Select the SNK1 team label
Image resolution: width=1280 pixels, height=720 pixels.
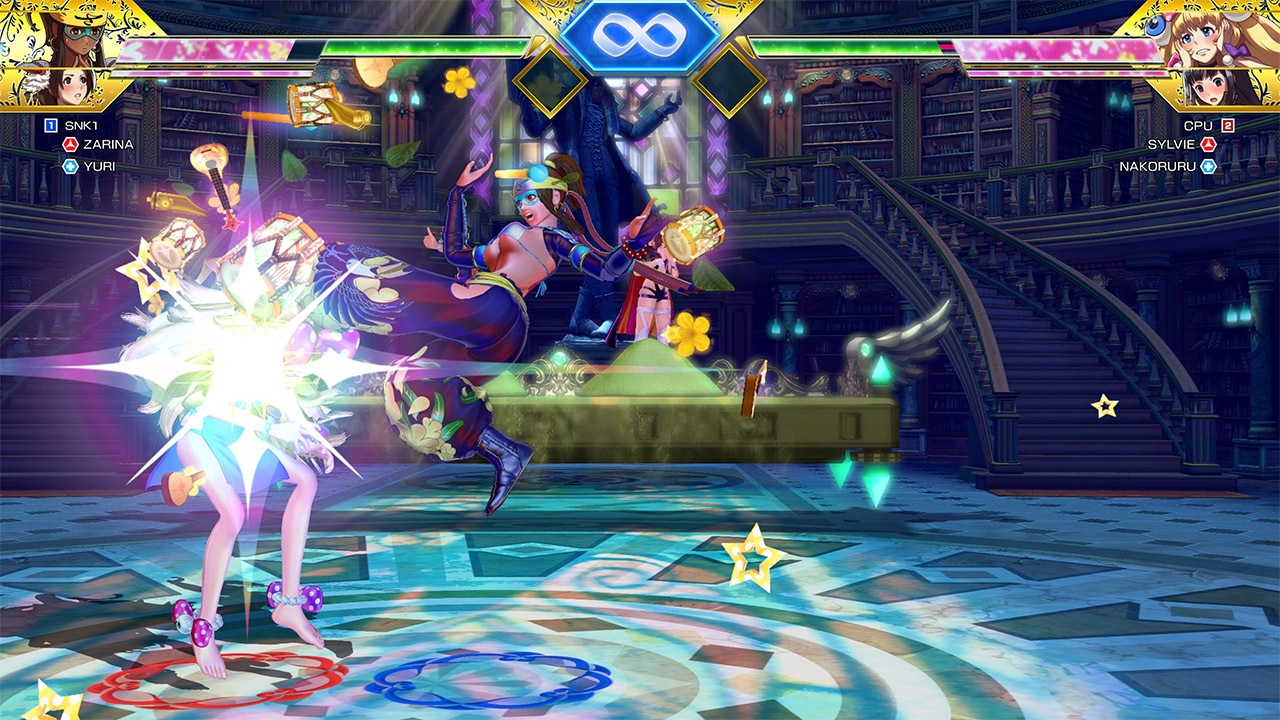pyautogui.click(x=80, y=125)
